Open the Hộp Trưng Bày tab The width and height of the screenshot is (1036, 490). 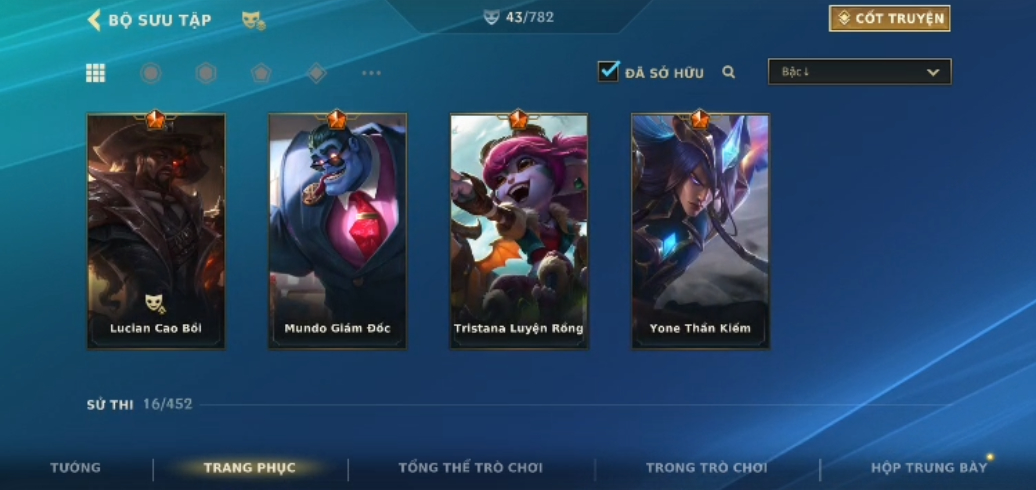[928, 468]
